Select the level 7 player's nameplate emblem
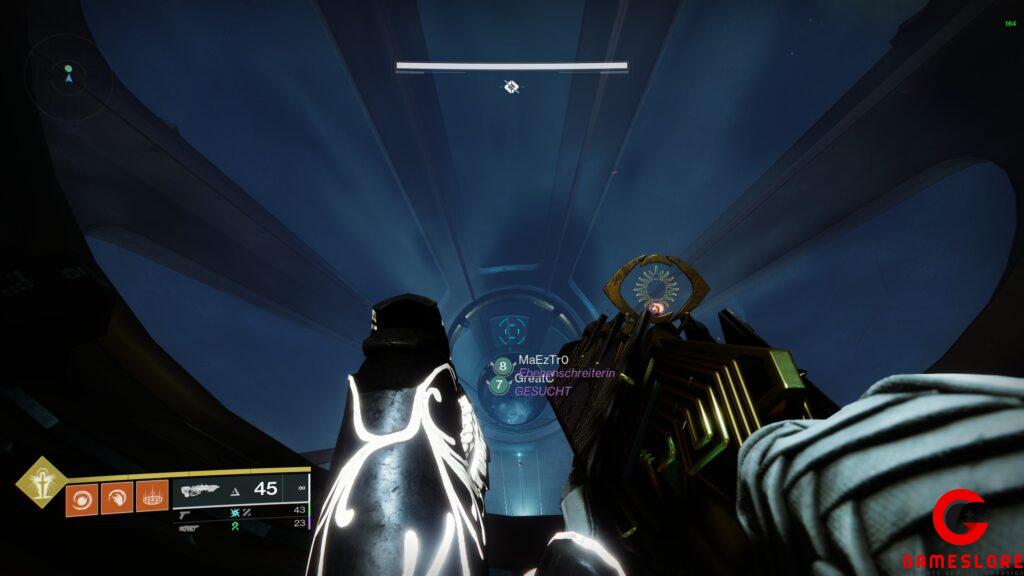The height and width of the screenshot is (576, 1024). (x=498, y=385)
